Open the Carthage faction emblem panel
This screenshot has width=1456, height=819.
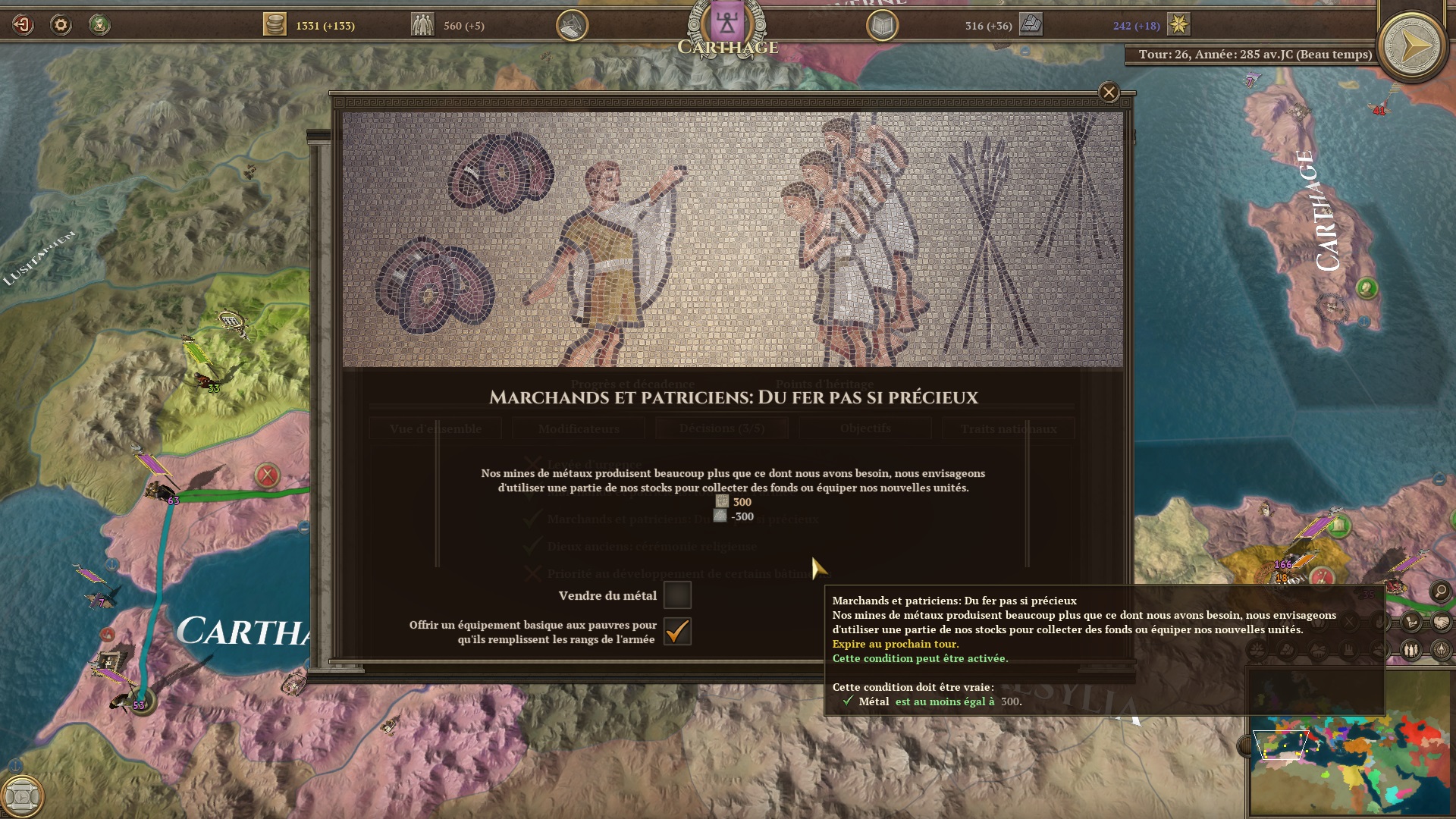point(726,24)
